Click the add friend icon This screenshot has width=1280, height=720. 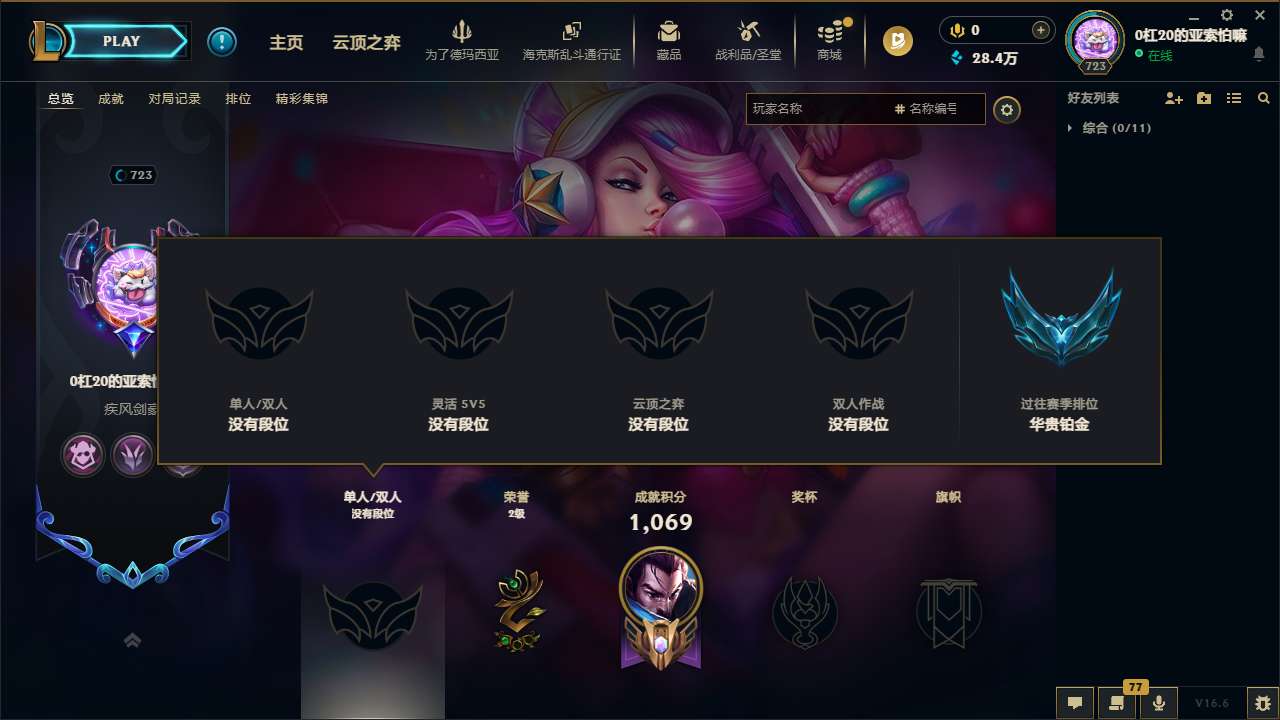point(1174,98)
